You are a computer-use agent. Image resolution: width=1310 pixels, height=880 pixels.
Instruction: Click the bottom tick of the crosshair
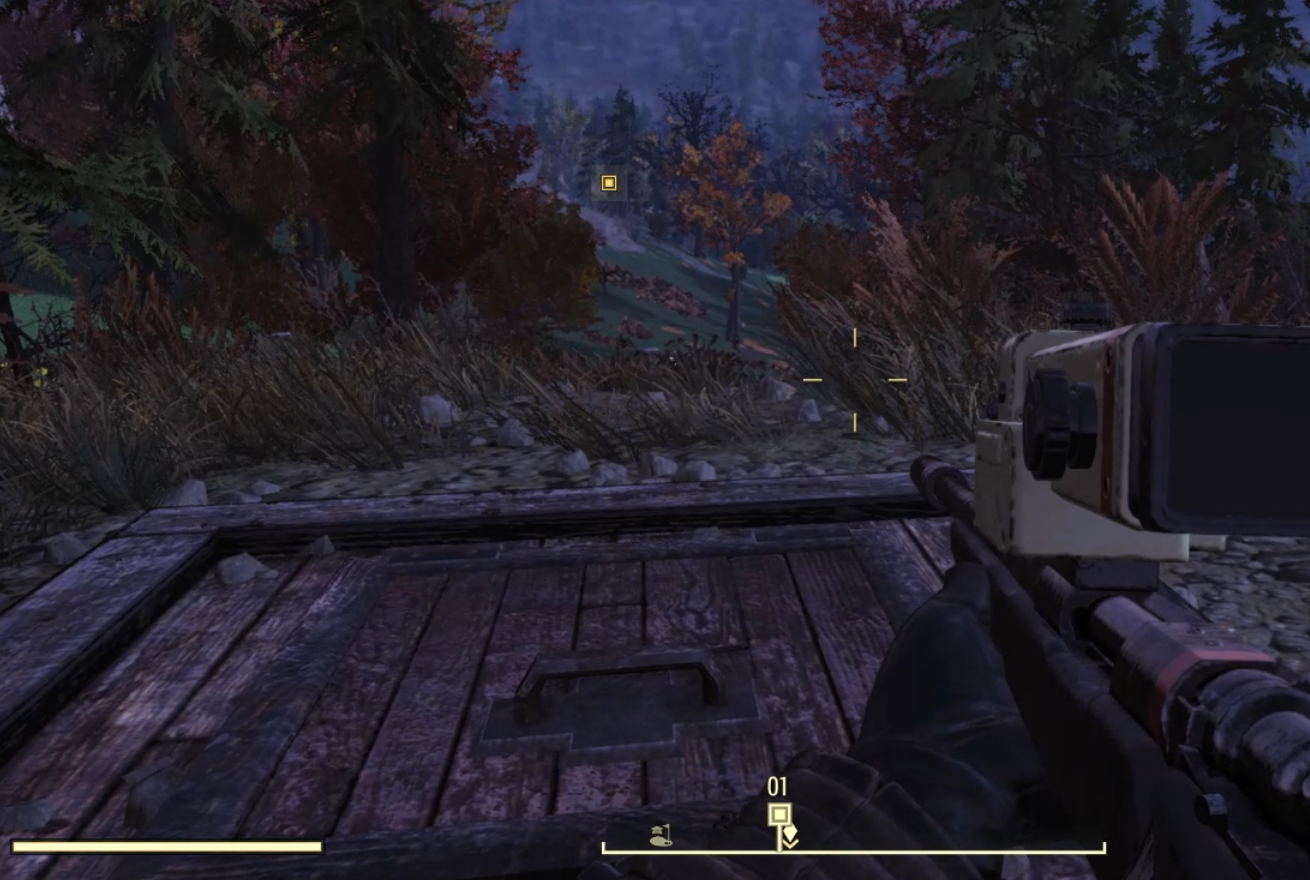coord(855,422)
